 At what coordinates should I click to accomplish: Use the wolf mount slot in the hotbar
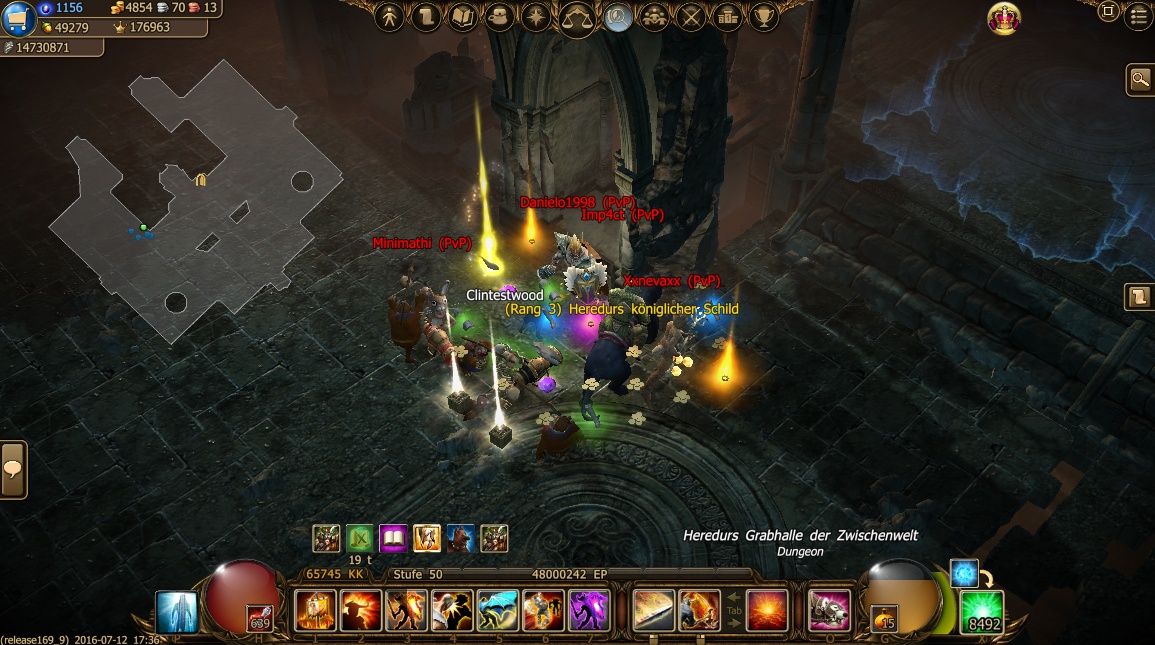tap(829, 610)
